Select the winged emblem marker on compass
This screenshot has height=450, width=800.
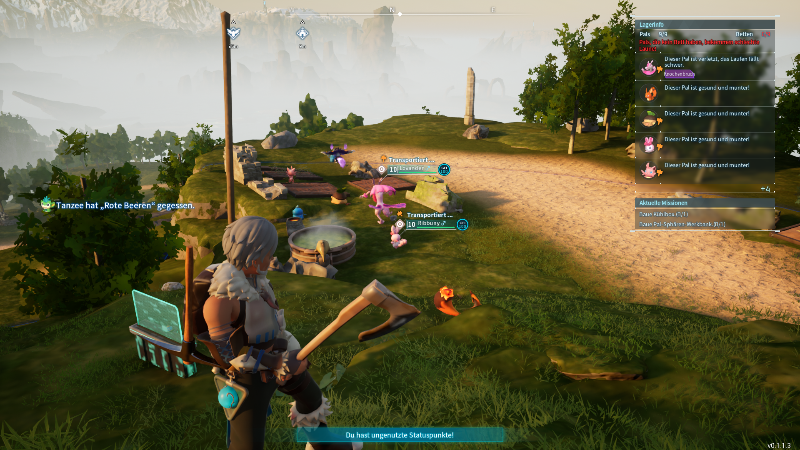233,34
